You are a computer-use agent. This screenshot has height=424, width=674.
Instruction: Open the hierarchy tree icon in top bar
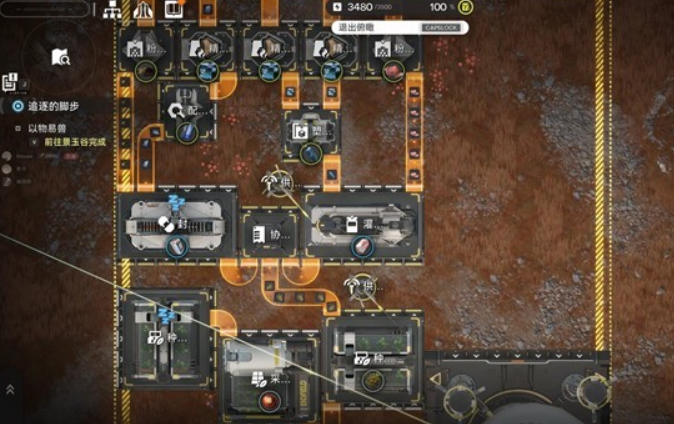point(112,10)
